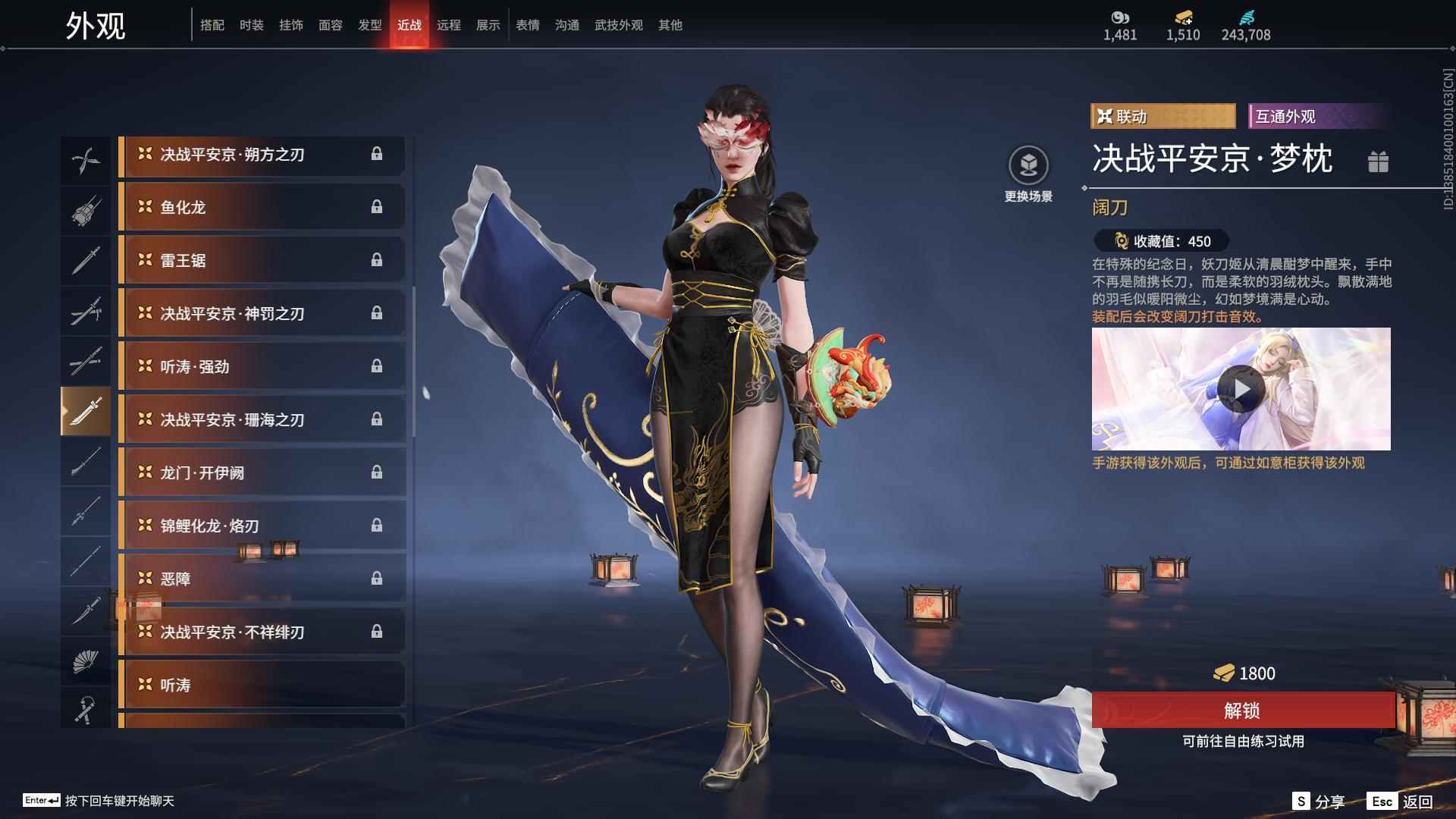Select the fan weapon category icon

pyautogui.click(x=86, y=661)
